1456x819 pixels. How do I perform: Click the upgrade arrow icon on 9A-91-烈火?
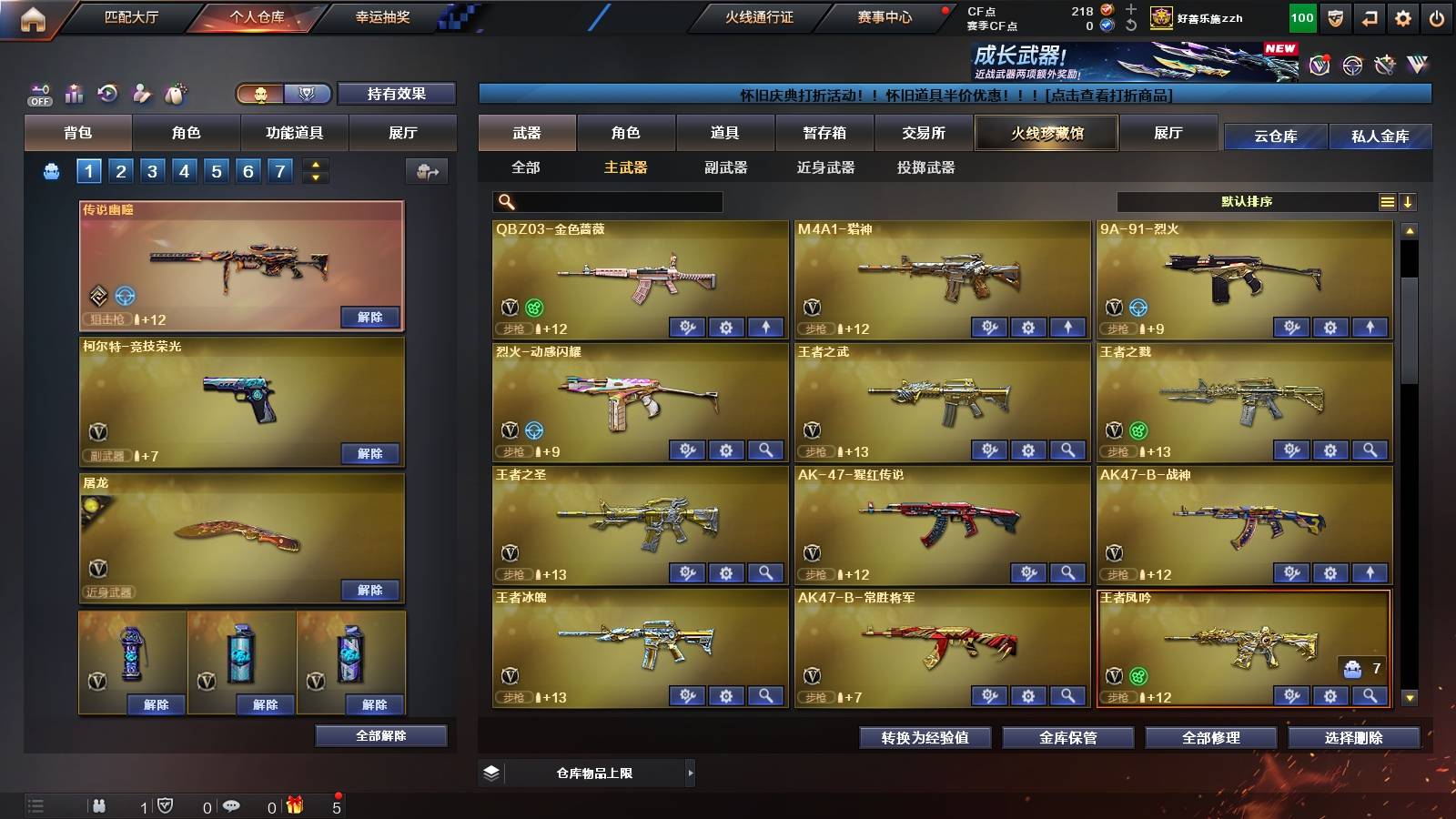click(1369, 326)
